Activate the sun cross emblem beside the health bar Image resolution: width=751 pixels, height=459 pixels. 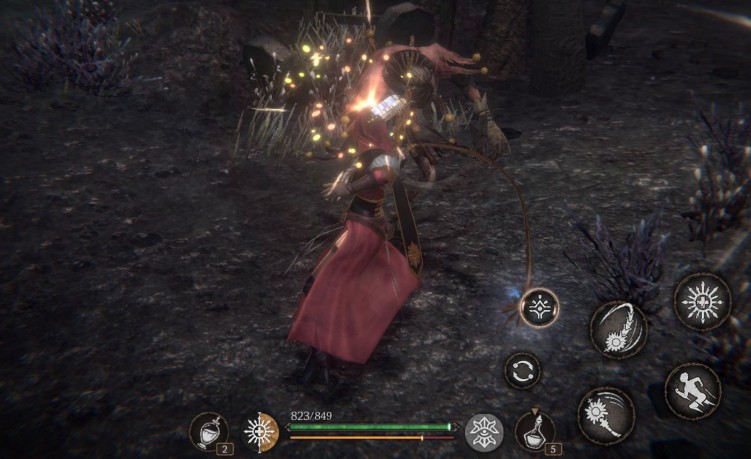click(262, 432)
